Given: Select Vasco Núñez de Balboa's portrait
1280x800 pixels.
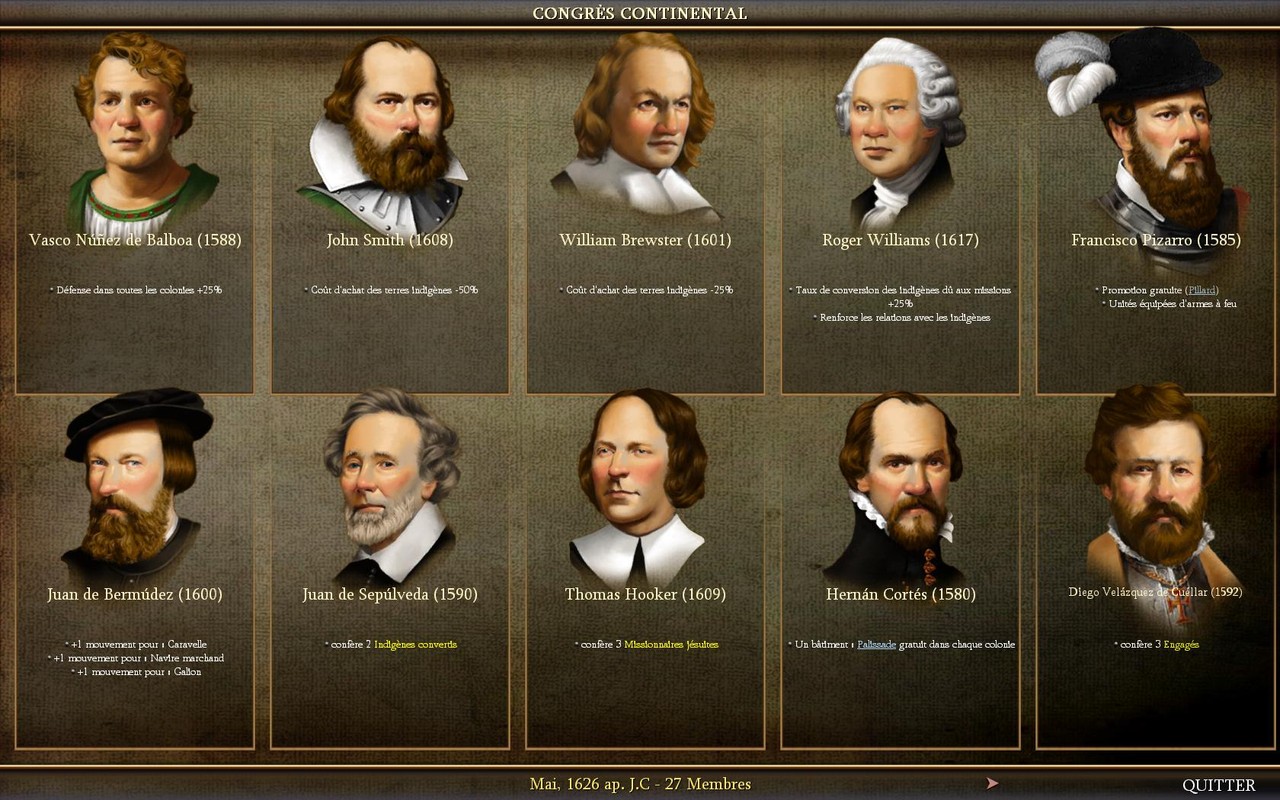Looking at the screenshot, I should 135,130.
